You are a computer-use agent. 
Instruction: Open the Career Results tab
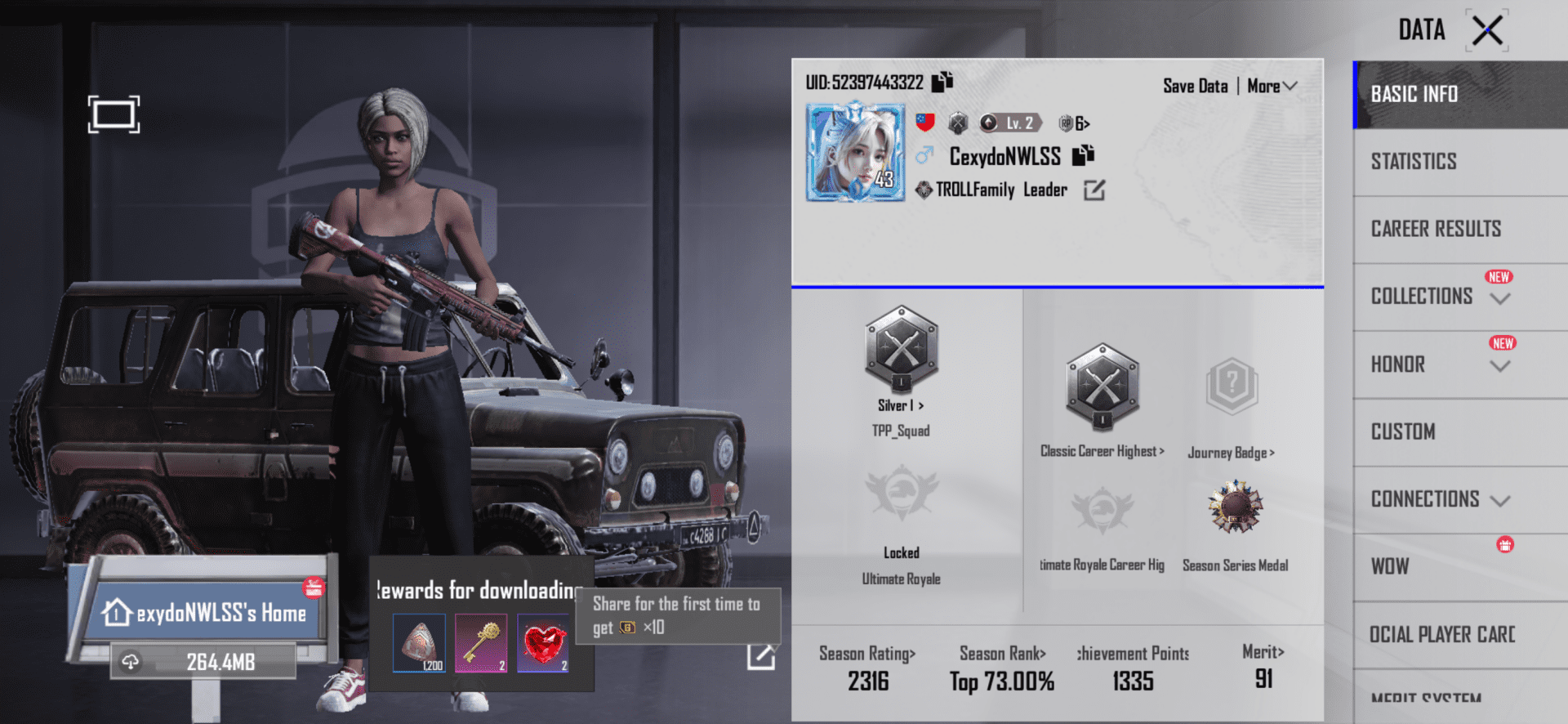pyautogui.click(x=1436, y=229)
